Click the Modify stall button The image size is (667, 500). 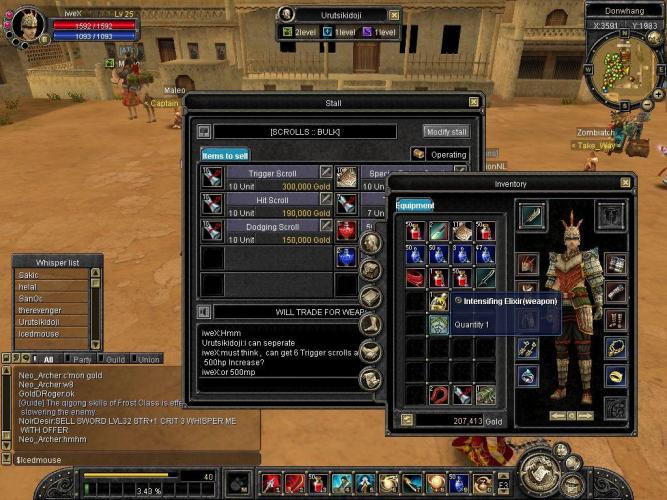click(446, 132)
